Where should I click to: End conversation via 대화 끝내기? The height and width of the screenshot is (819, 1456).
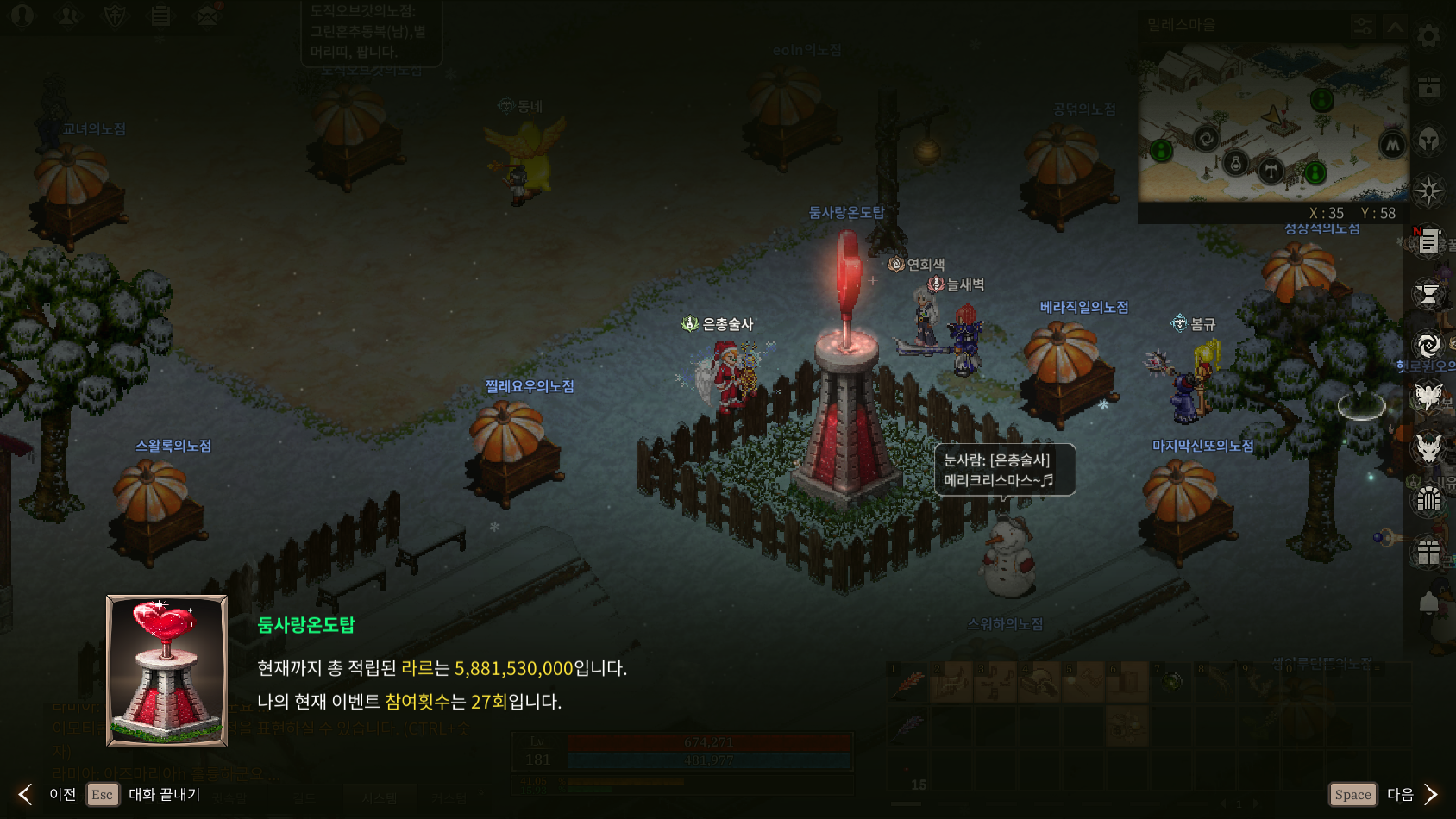(x=164, y=794)
